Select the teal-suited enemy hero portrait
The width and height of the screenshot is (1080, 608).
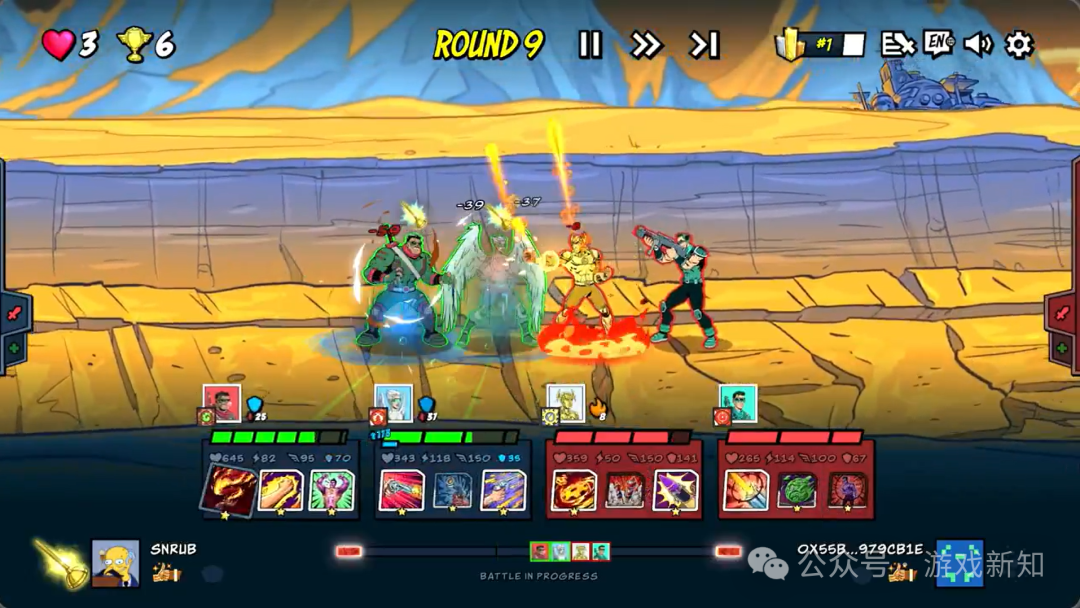(737, 403)
